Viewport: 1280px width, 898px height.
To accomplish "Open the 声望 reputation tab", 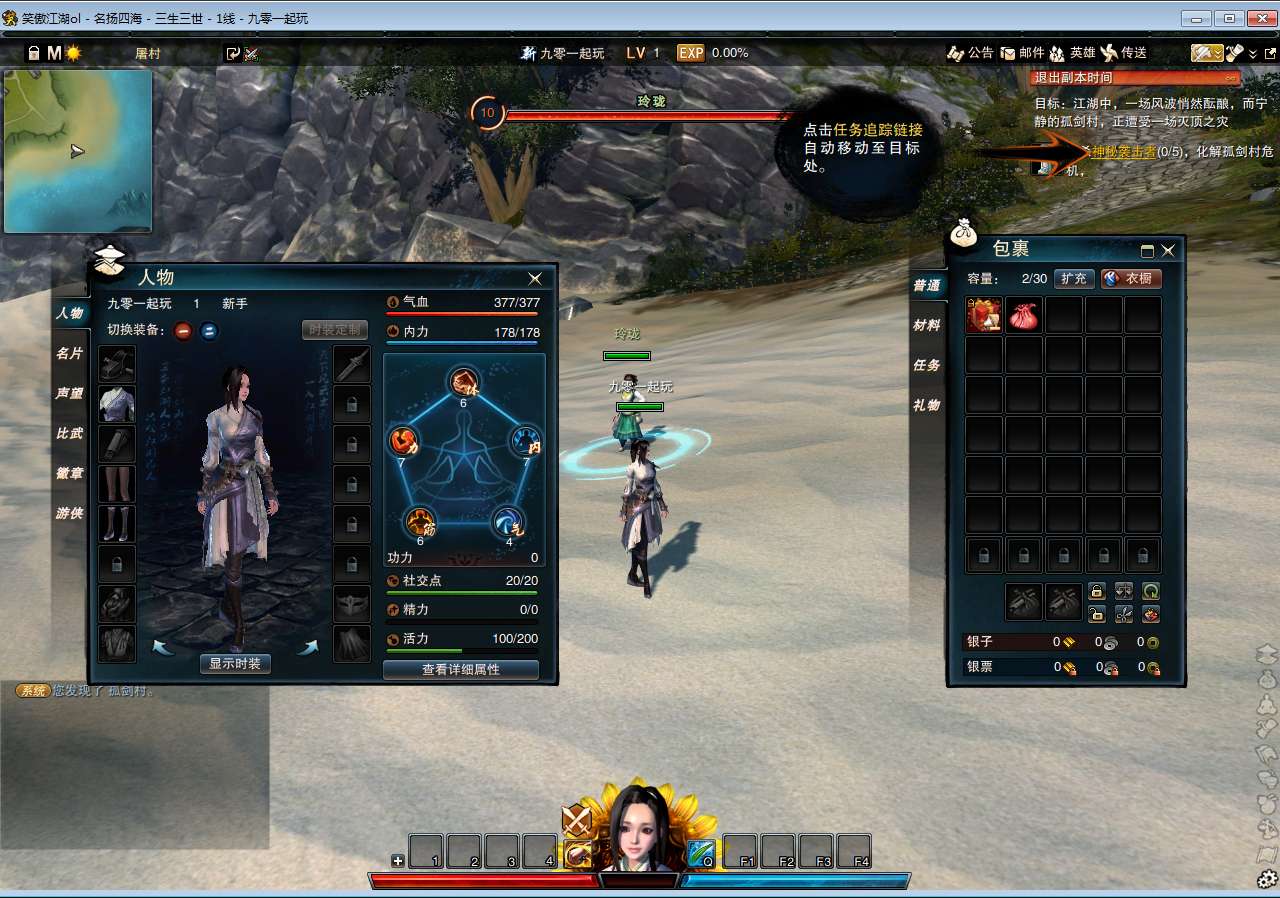I will pyautogui.click(x=70, y=393).
